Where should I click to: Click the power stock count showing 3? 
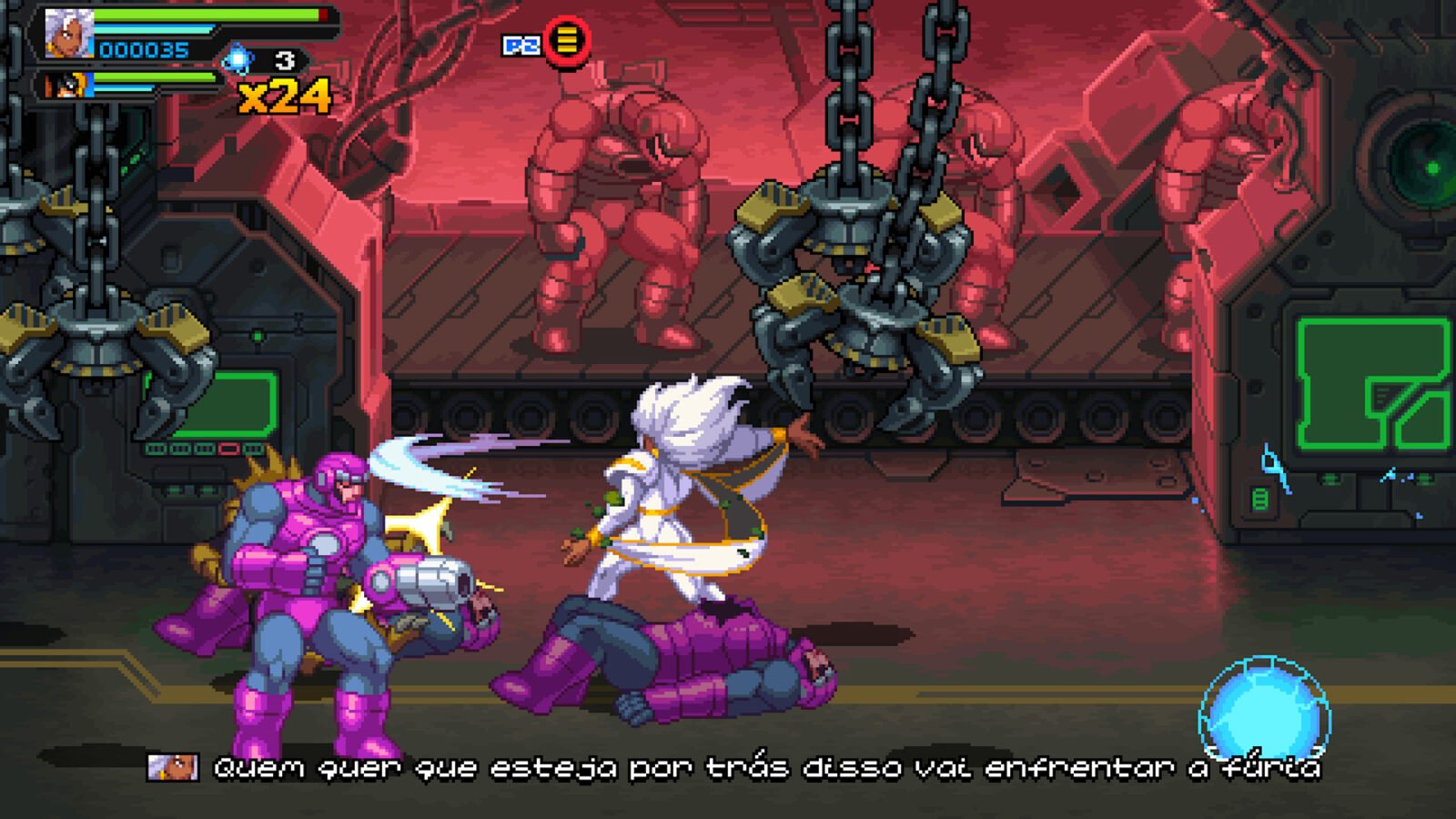(x=285, y=58)
